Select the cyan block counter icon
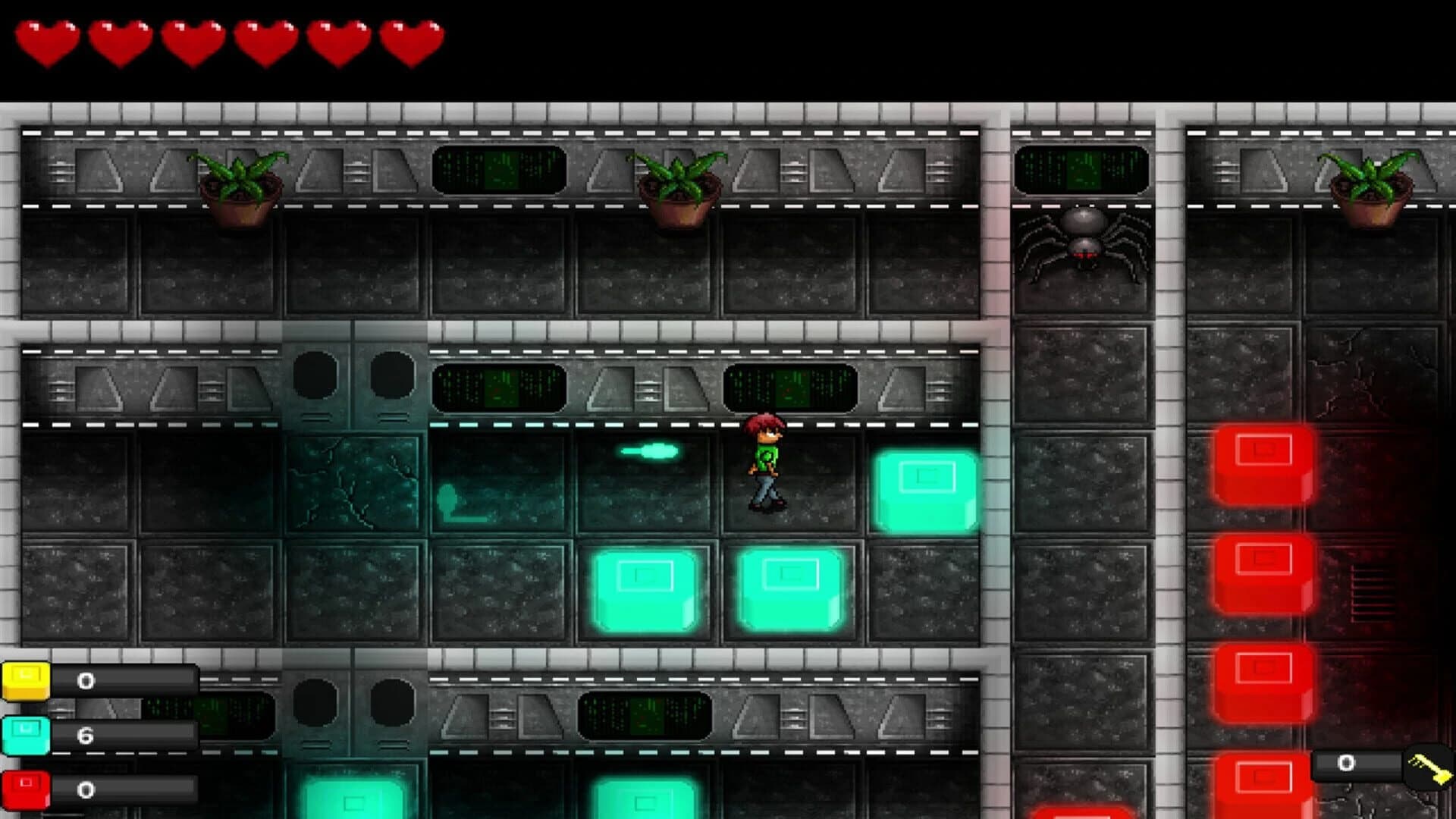The image size is (1456, 819). pos(25,733)
